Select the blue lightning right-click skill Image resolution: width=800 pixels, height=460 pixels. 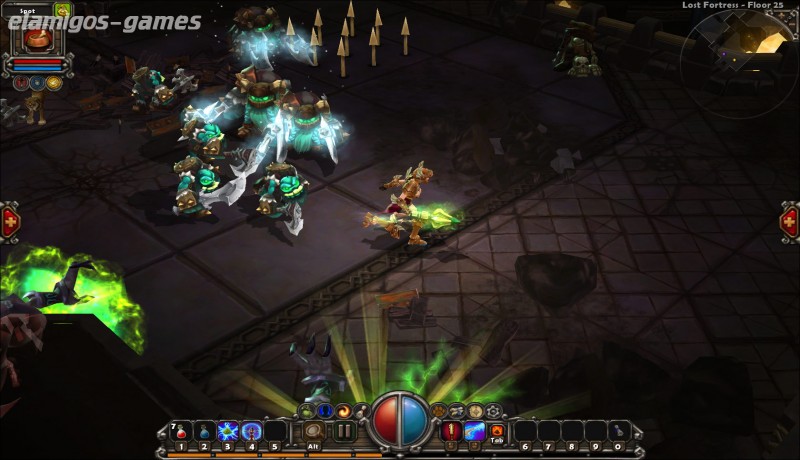(474, 431)
